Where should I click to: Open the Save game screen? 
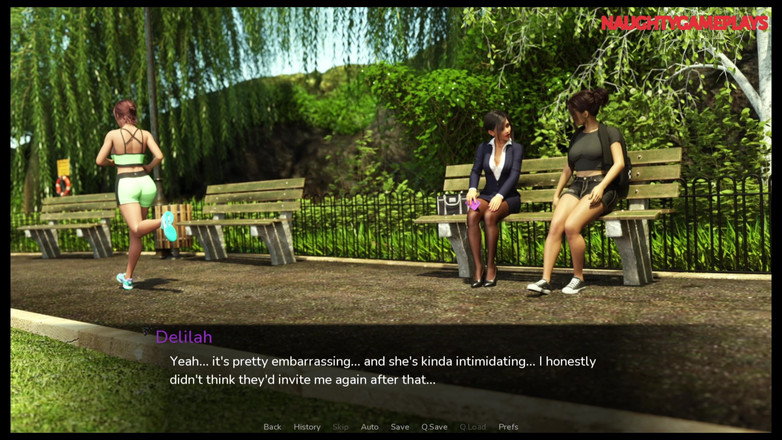(x=400, y=427)
